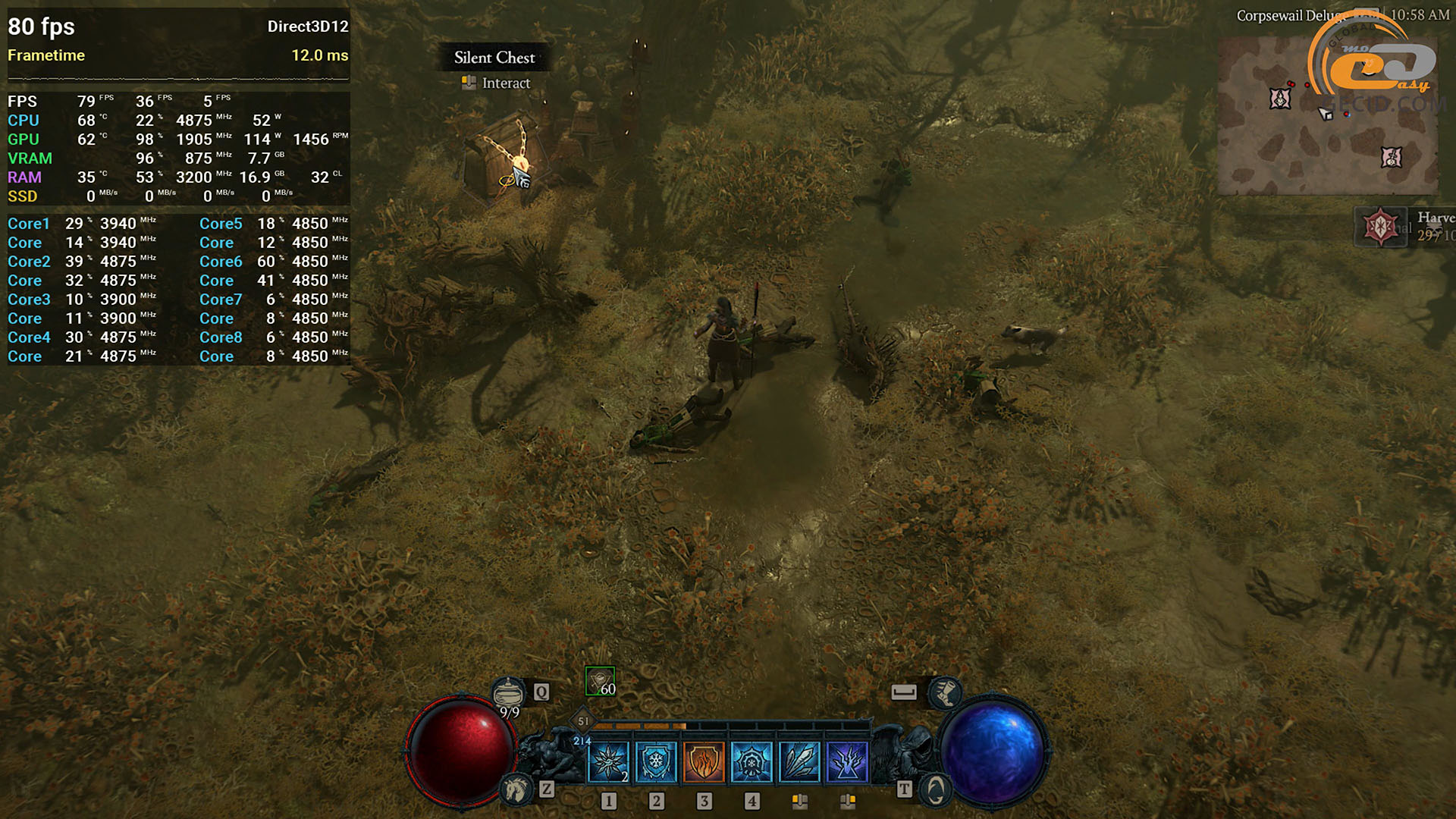Click the lower-right pink marker on minimap
1456x819 pixels.
[x=1391, y=157]
